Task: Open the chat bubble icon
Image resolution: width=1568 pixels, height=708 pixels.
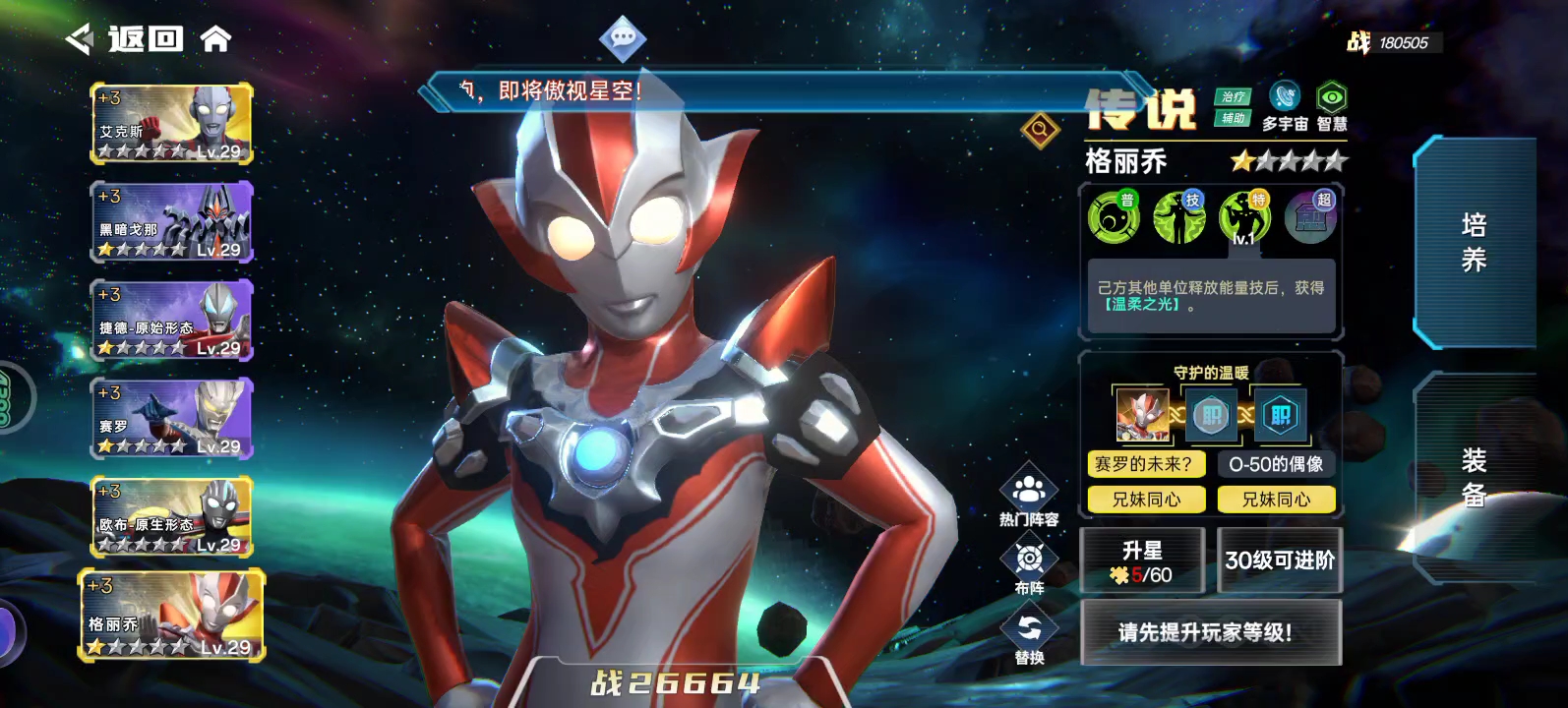Action: coord(623,38)
